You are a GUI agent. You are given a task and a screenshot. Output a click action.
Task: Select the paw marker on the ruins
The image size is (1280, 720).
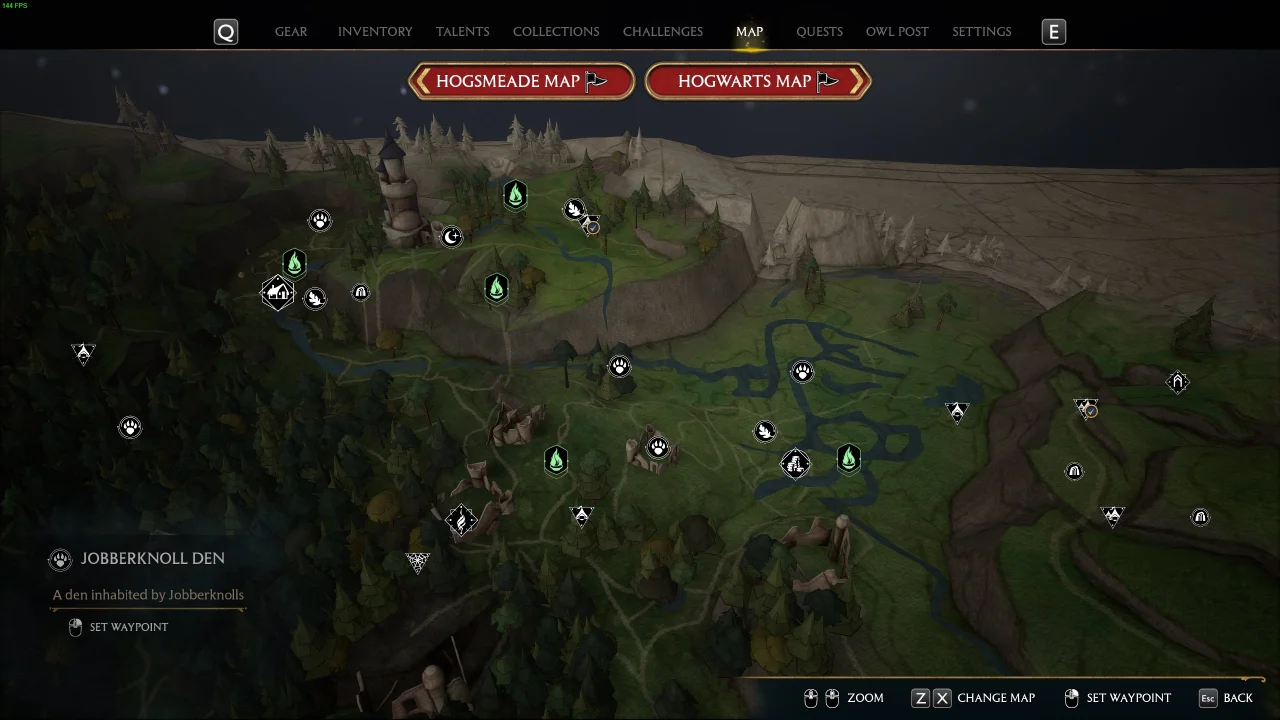(x=658, y=447)
